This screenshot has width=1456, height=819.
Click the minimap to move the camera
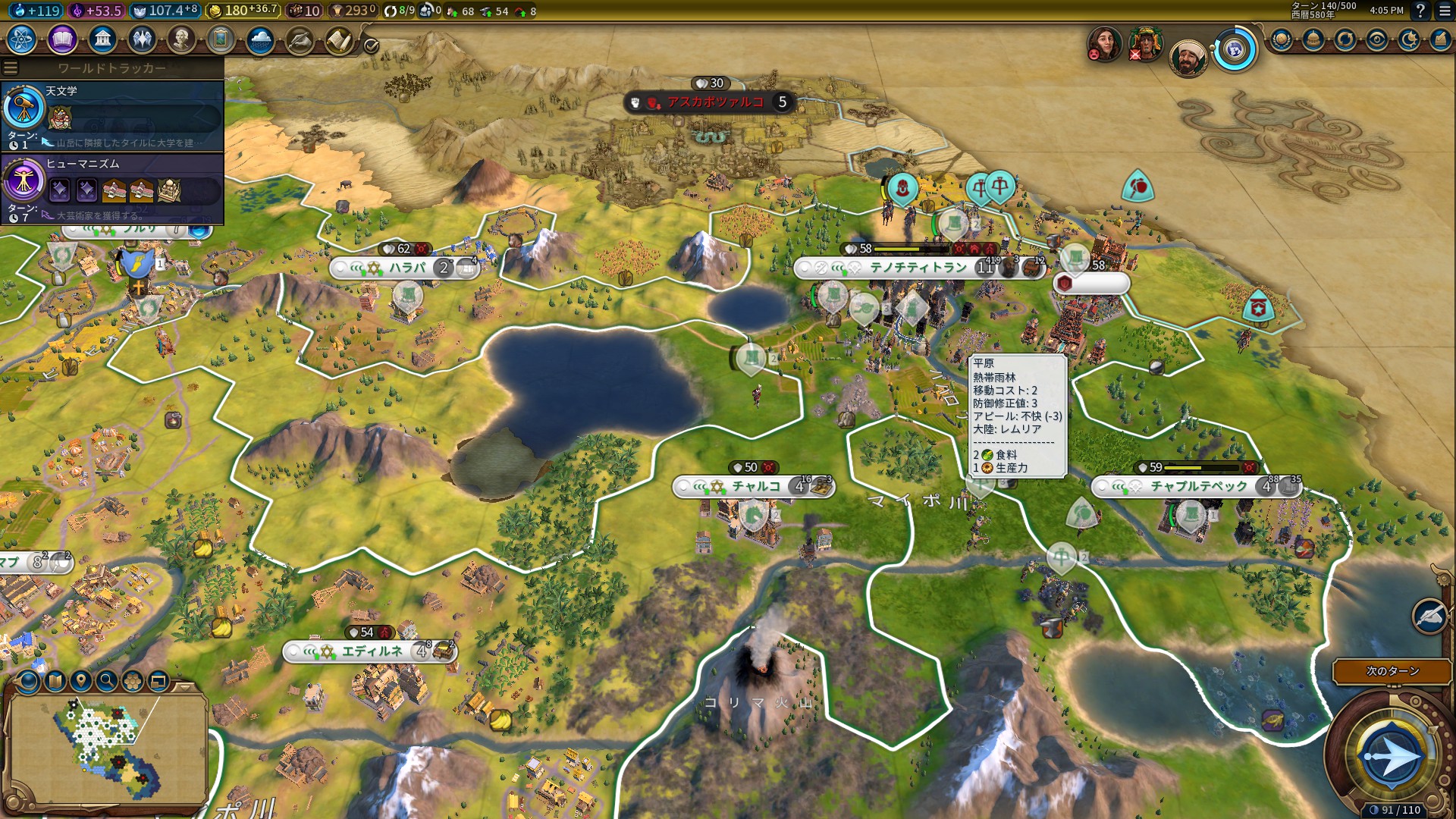[x=106, y=751]
